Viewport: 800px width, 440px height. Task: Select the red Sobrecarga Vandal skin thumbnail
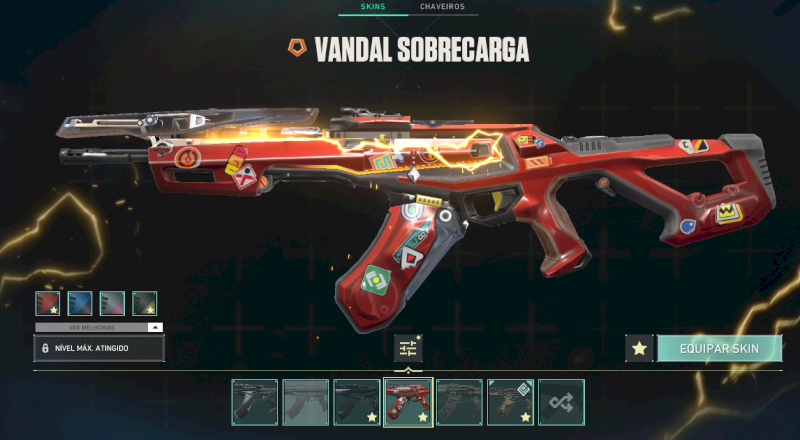click(x=408, y=403)
